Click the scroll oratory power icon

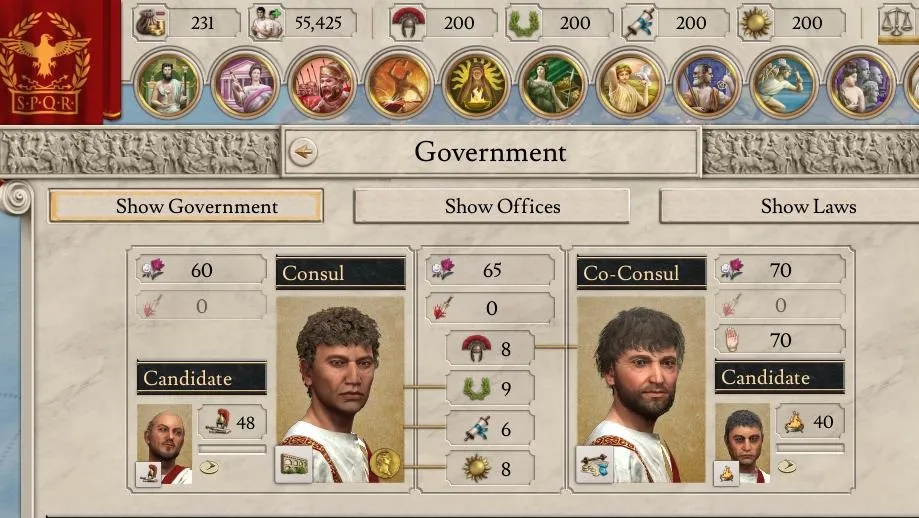pos(640,24)
